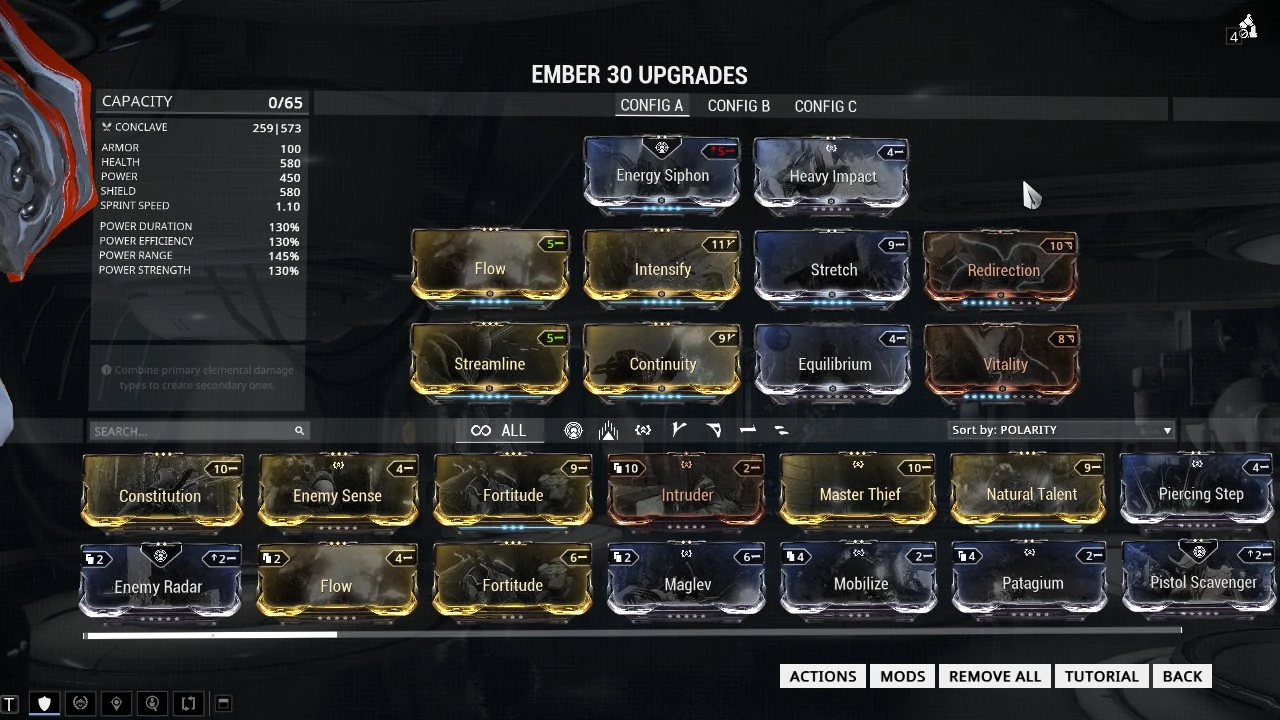1280x720 pixels.
Task: Toggle the ALL infinity filter
Action: pyautogui.click(x=499, y=430)
